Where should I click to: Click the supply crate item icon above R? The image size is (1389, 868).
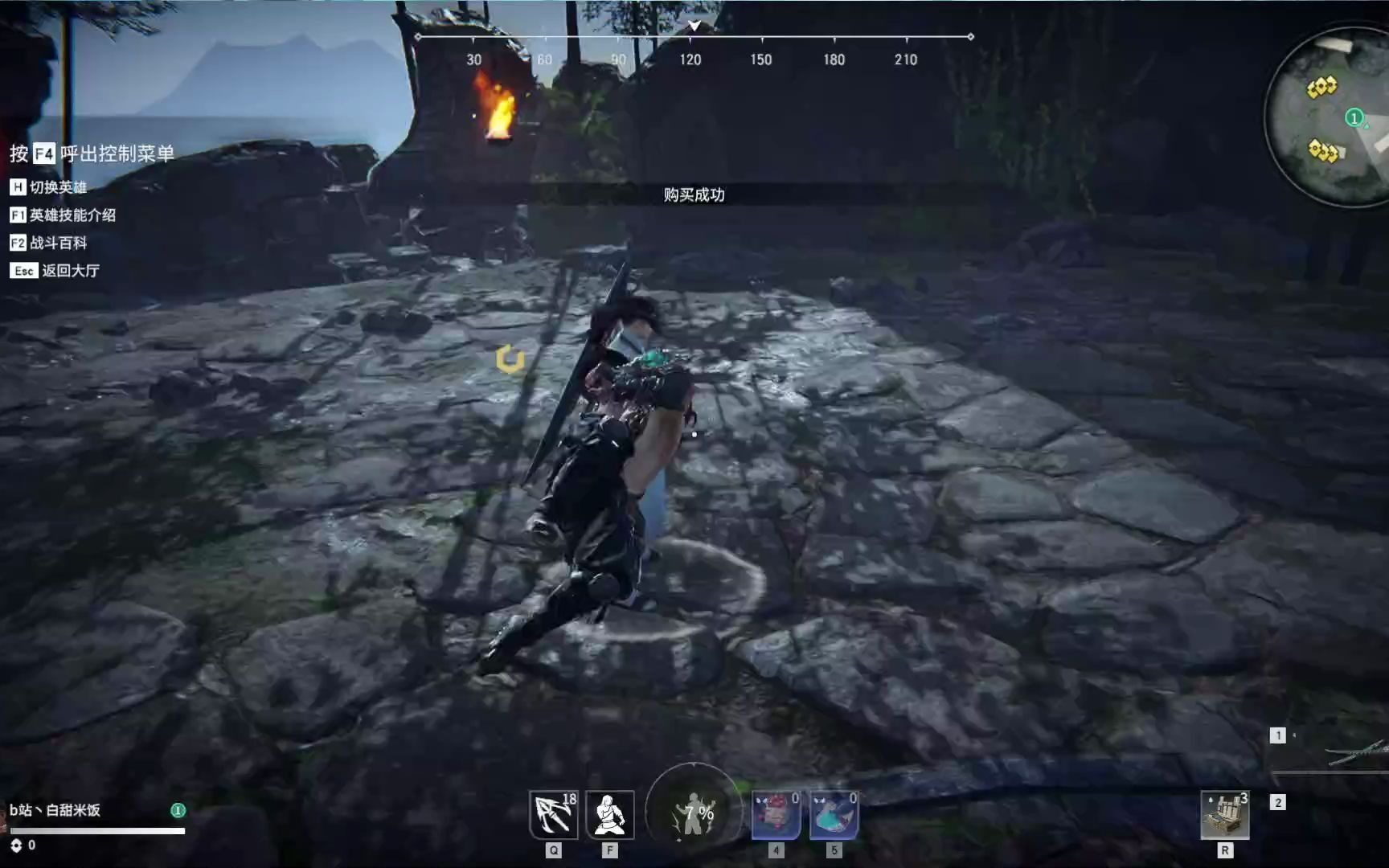tap(1225, 814)
